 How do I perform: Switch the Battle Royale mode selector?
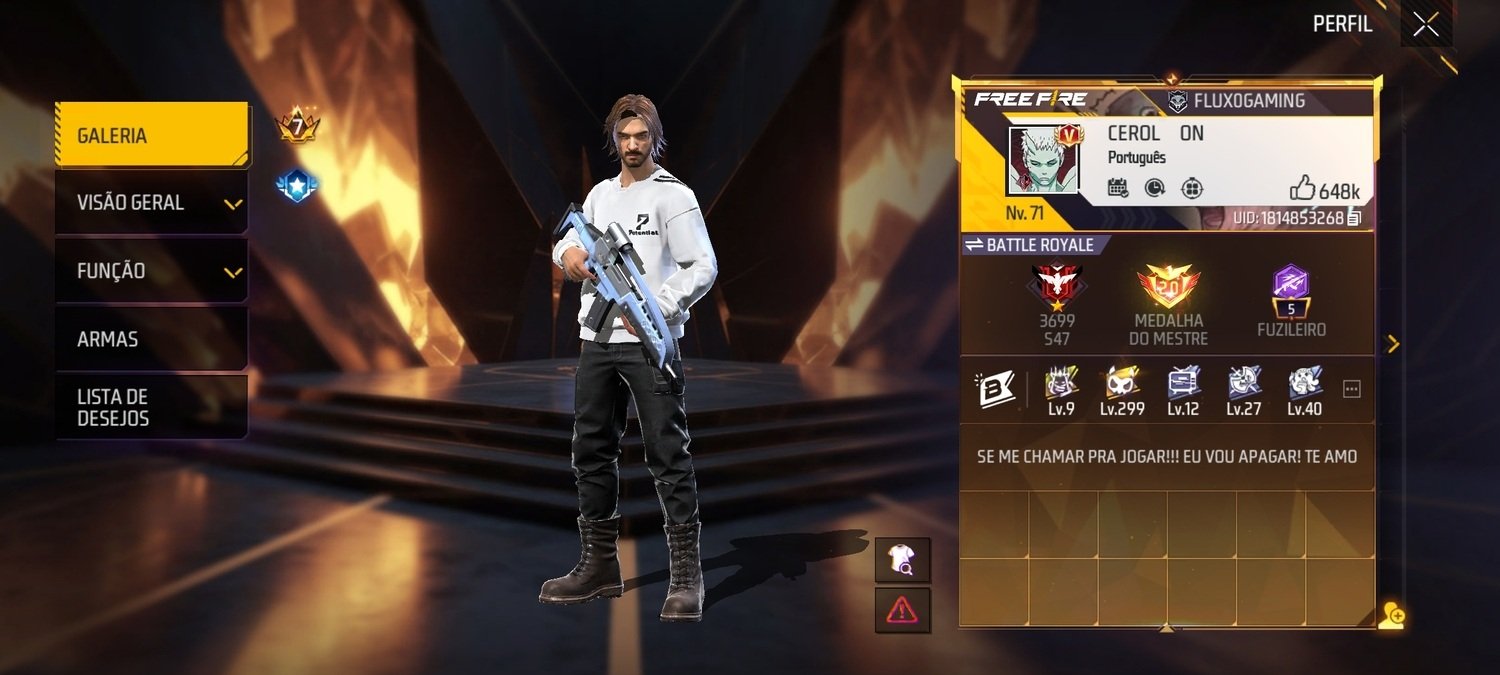click(1029, 245)
